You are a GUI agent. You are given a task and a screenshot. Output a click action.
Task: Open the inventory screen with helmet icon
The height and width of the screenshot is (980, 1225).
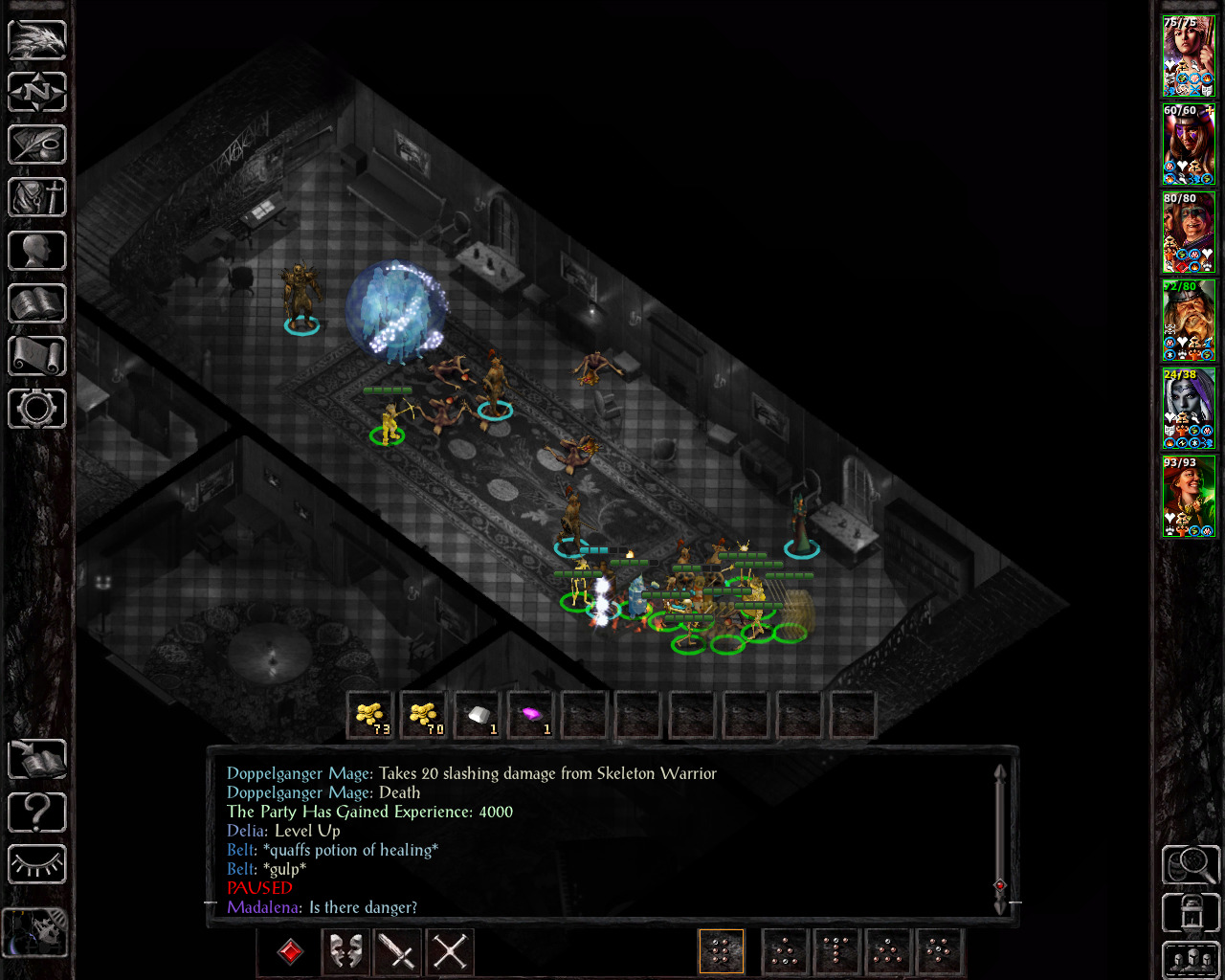click(37, 198)
